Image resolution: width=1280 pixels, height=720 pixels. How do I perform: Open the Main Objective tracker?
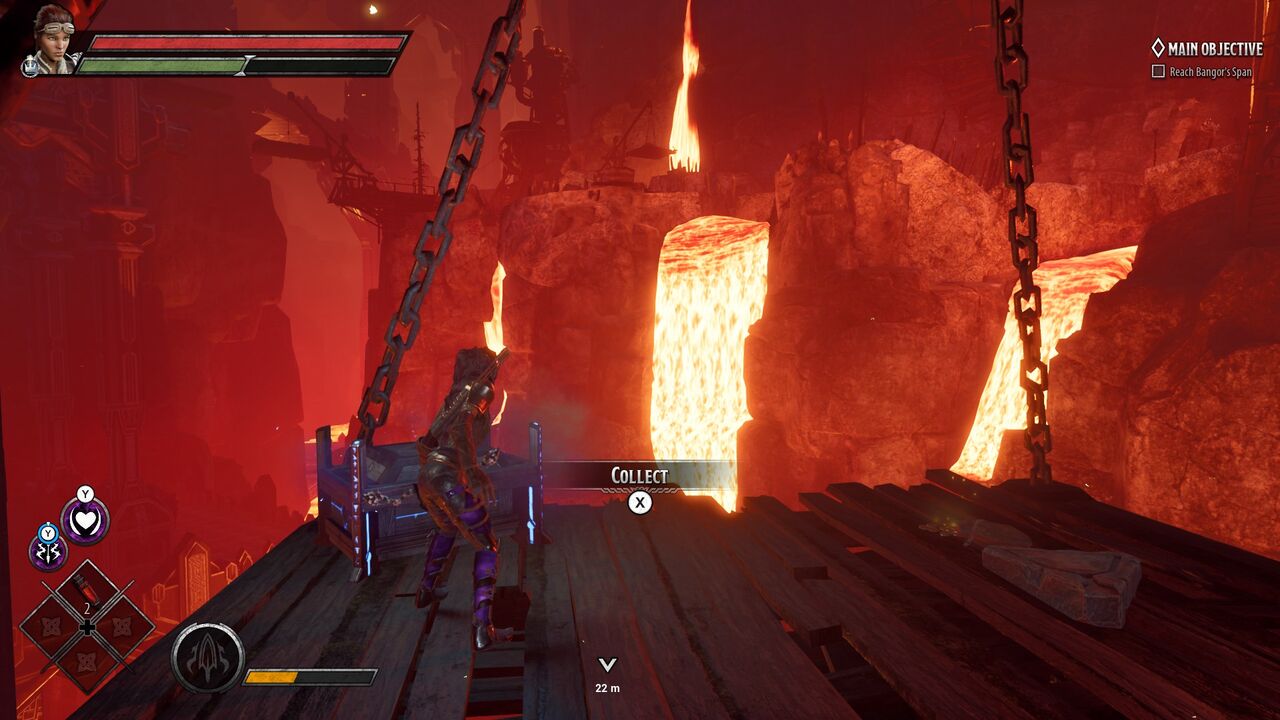(x=1207, y=48)
